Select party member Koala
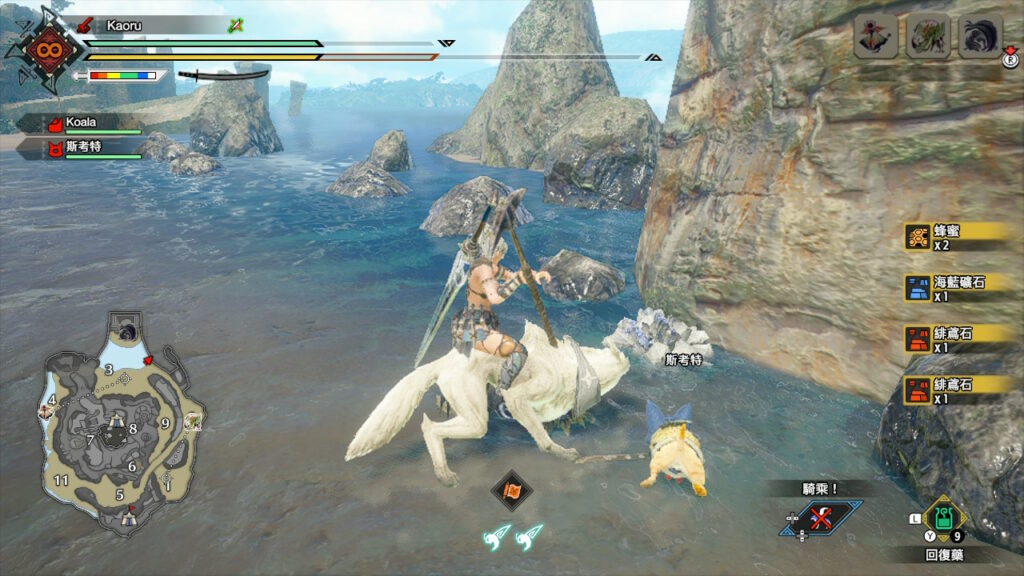Screen dimensions: 1024x576 pyautogui.click(x=80, y=123)
